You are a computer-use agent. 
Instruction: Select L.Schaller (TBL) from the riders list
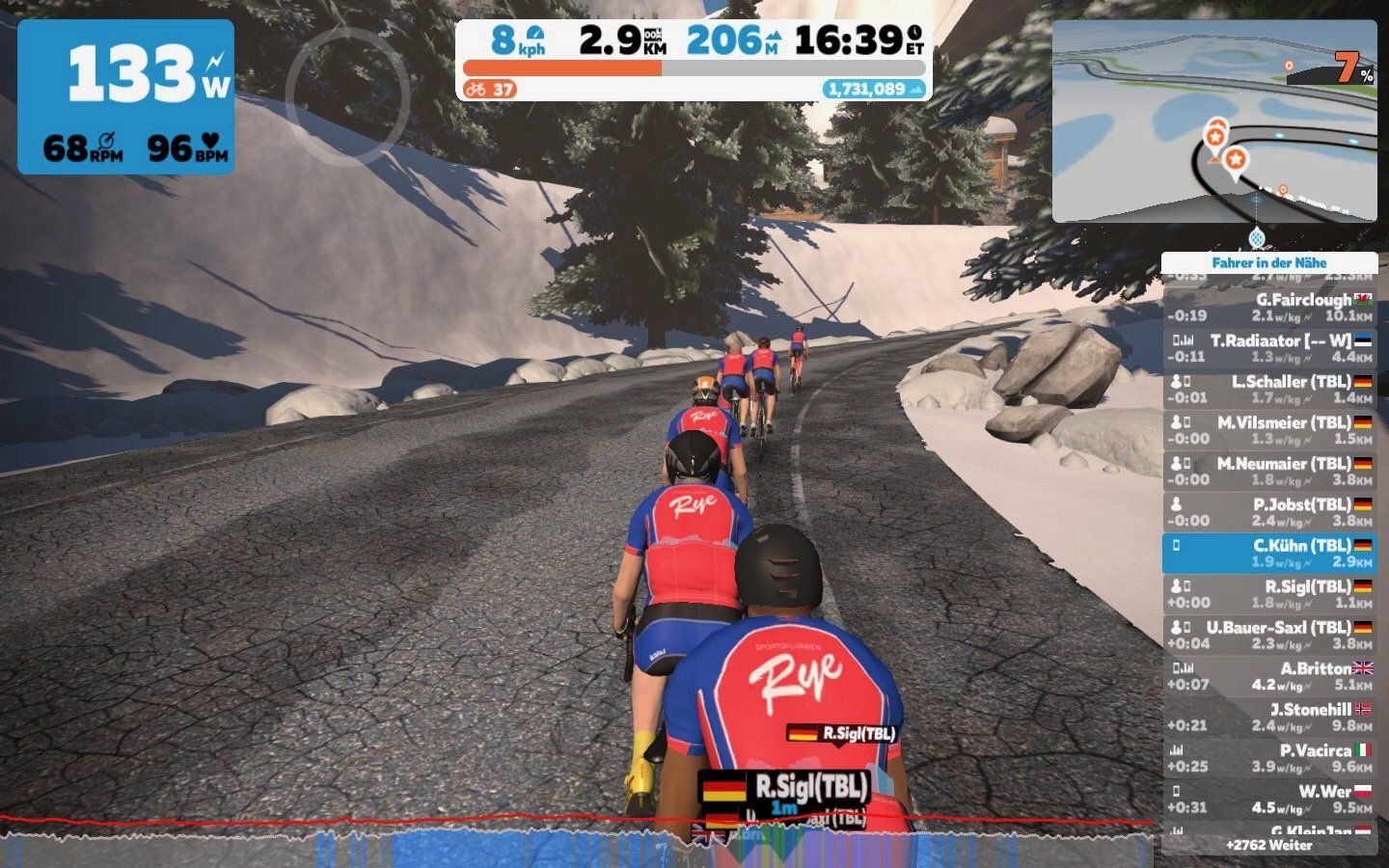point(1268,389)
